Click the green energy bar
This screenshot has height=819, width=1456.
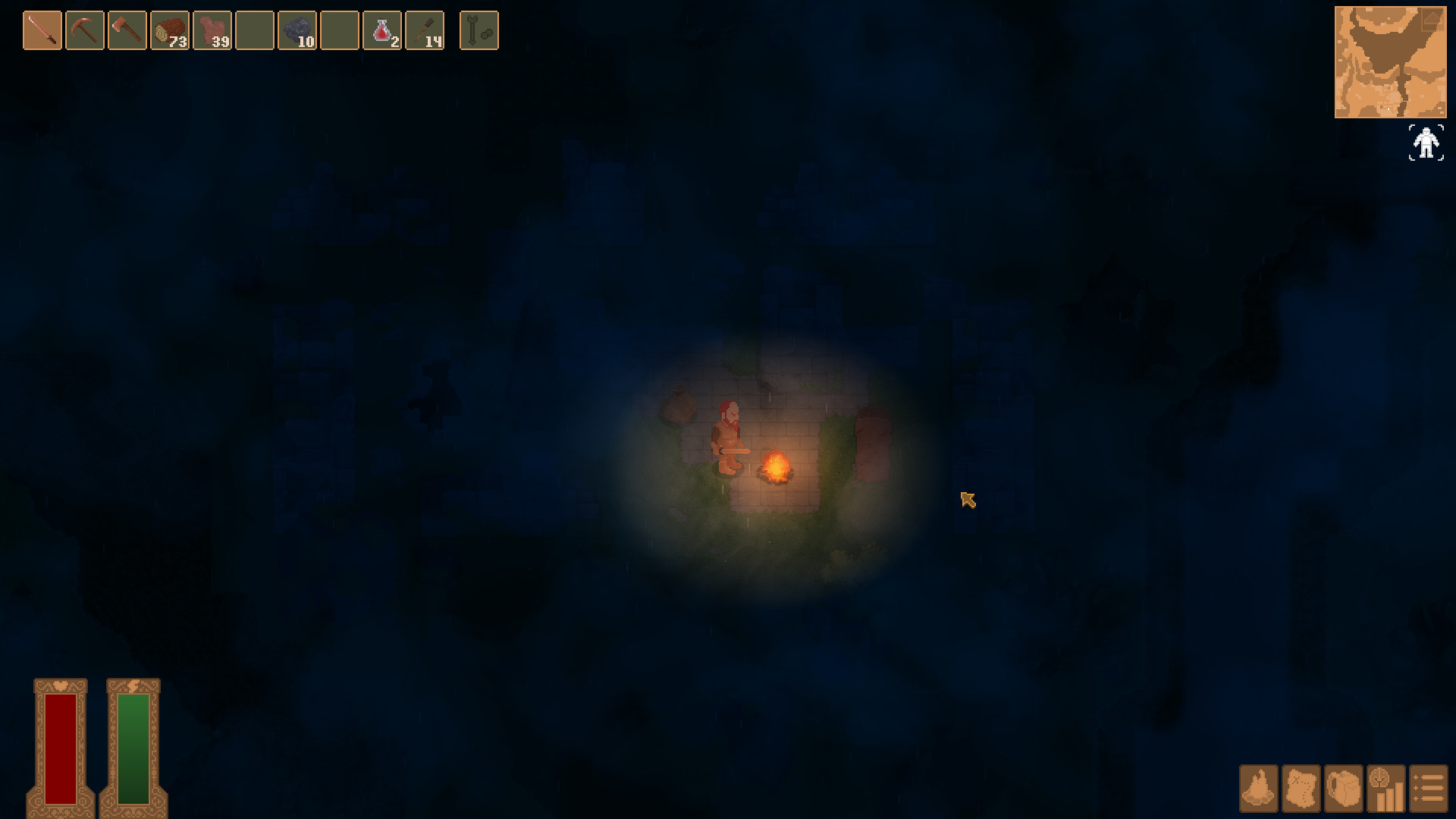pos(133,747)
